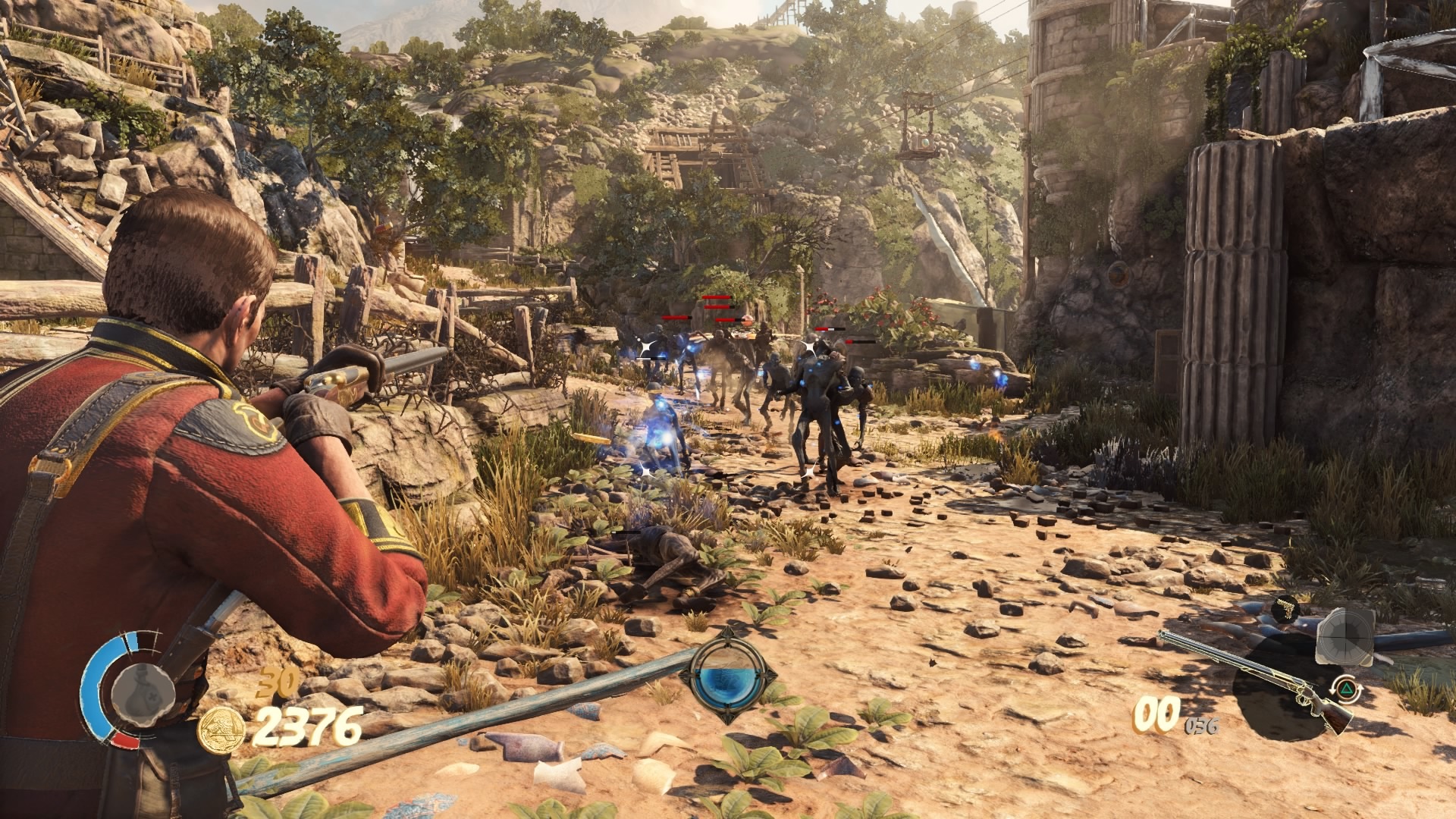Viewport: 1456px width, 819px height.
Task: Click the gold coin currency icon
Action: 220,730
